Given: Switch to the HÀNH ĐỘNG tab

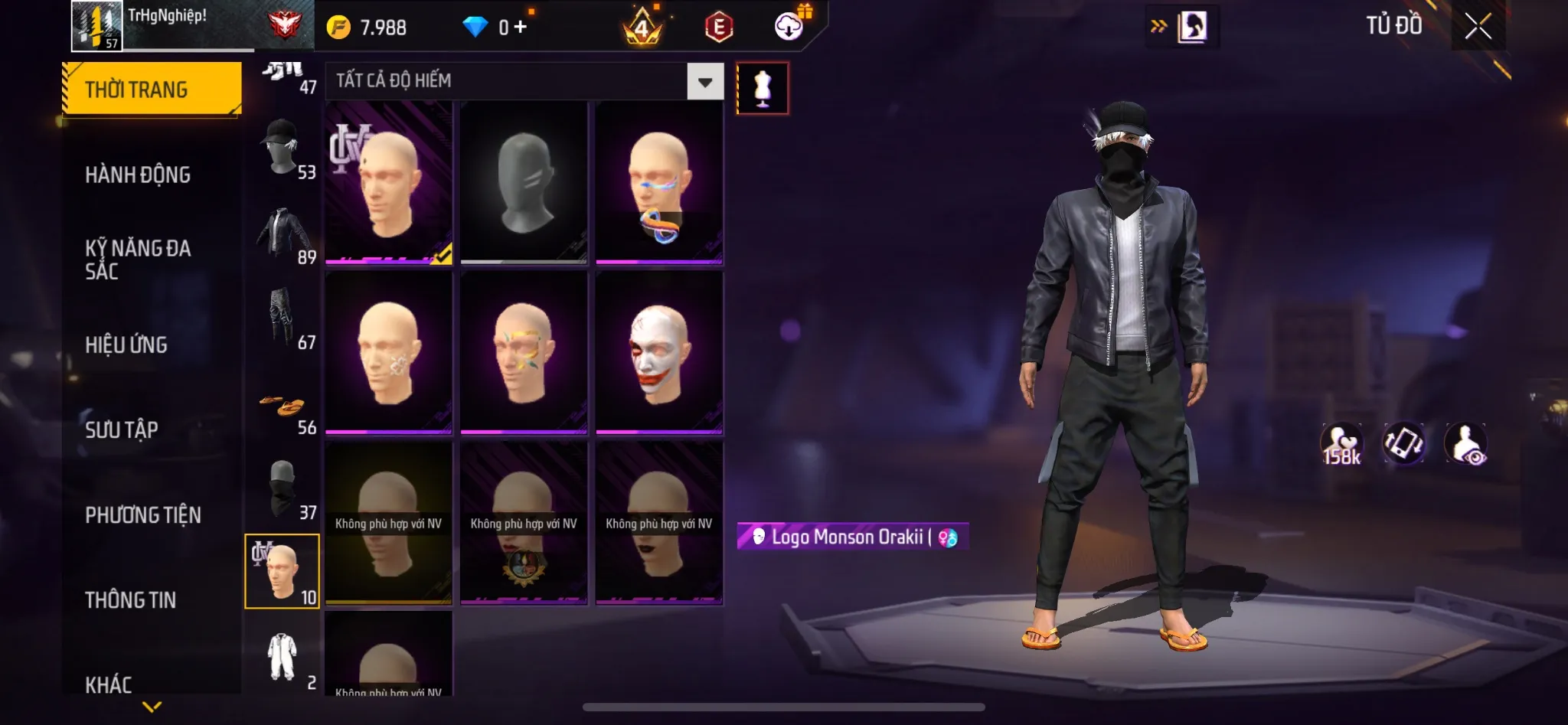Looking at the screenshot, I should tap(138, 175).
